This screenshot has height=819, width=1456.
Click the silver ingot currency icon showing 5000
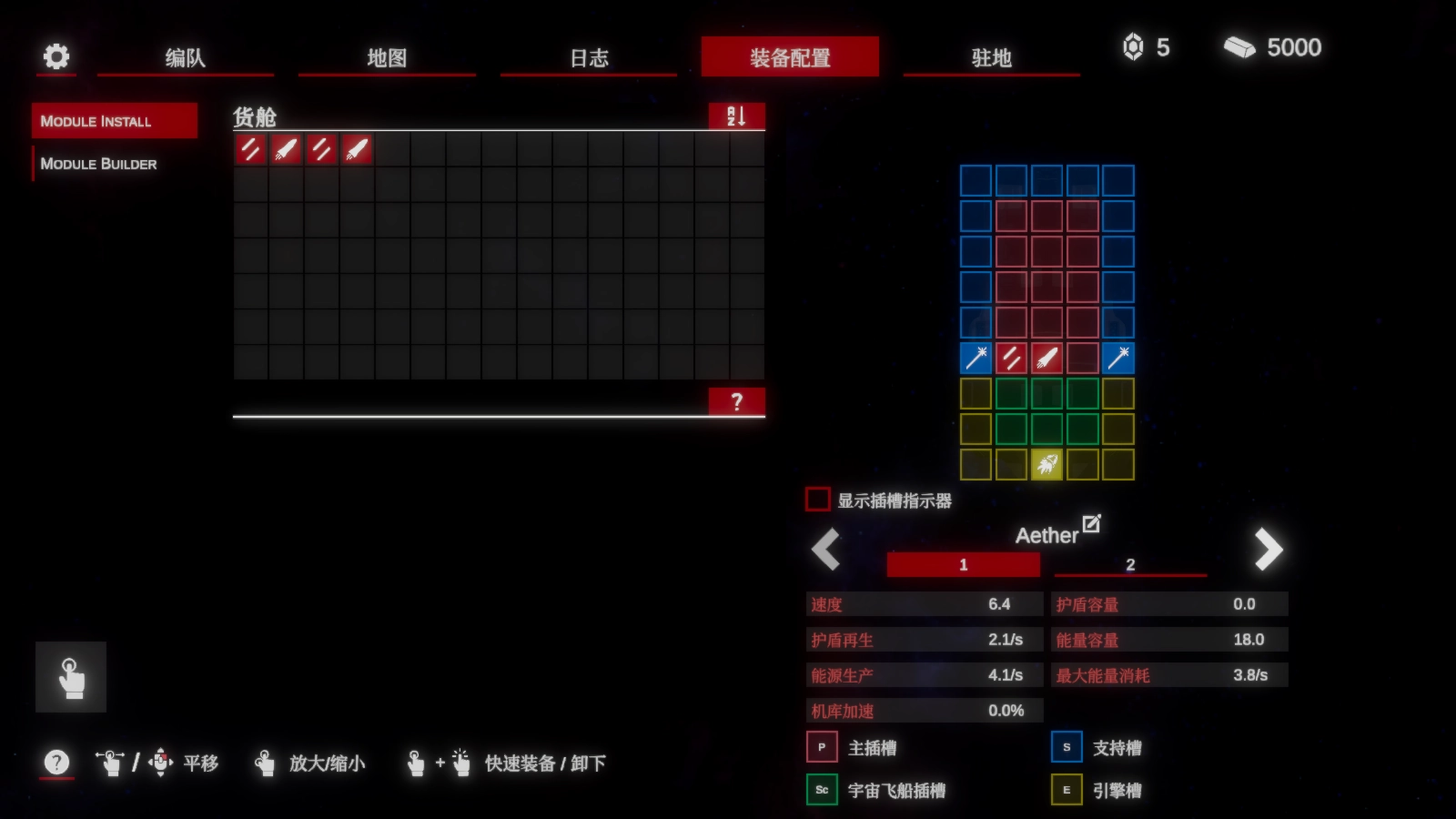point(1240,47)
